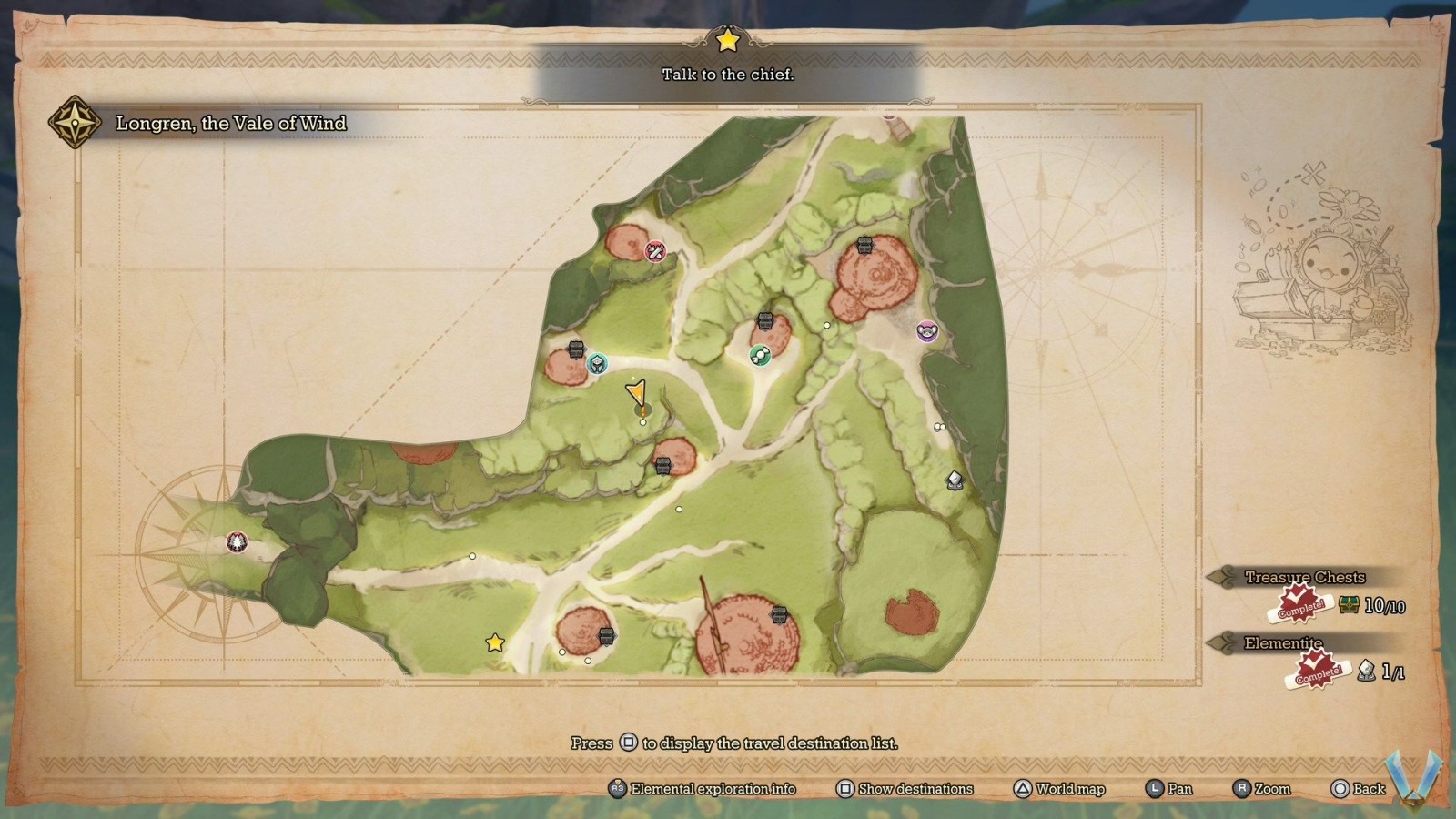Click Show destinations in the bottom bar
The width and height of the screenshot is (1456, 819).
[x=905, y=789]
